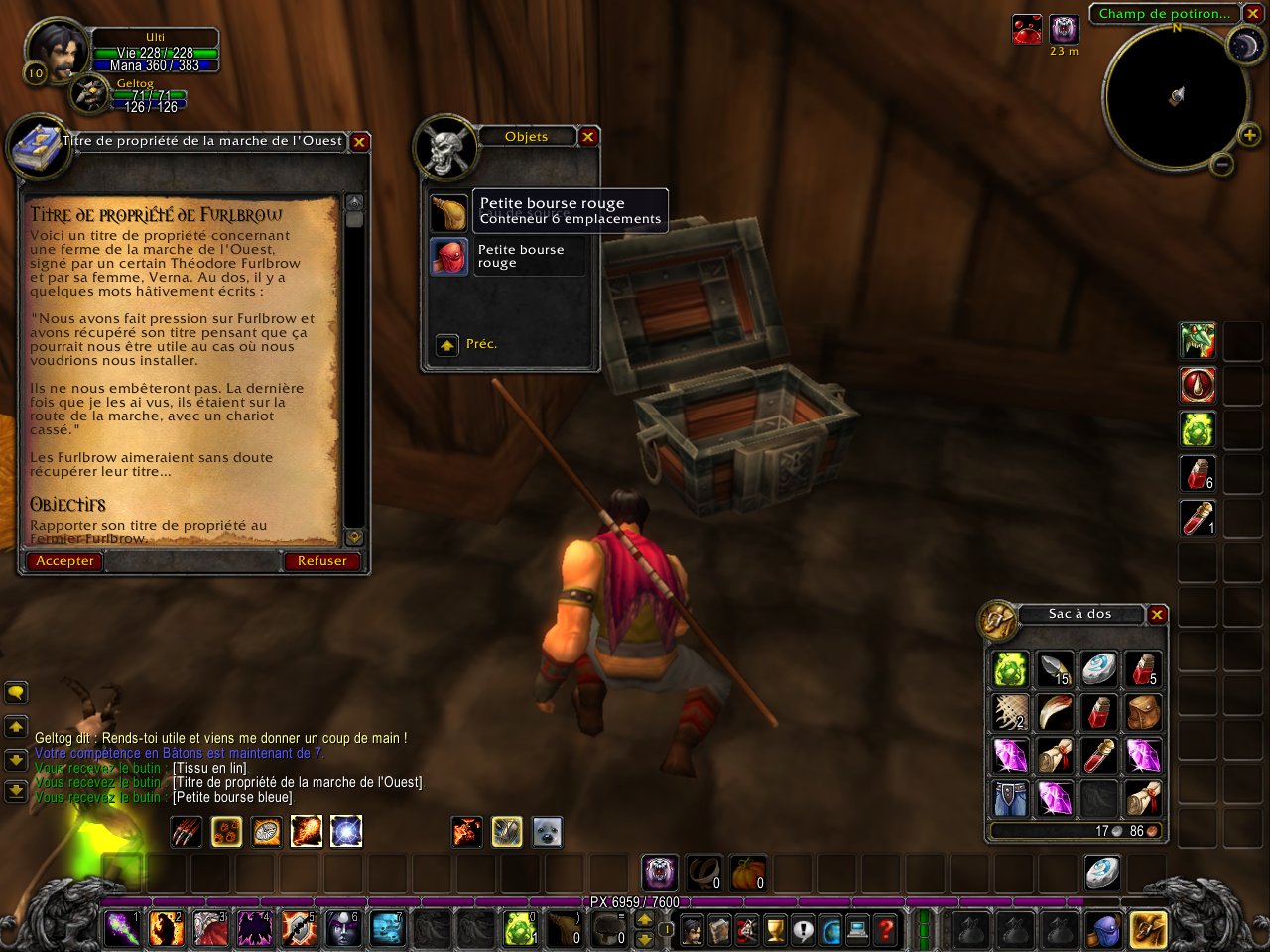Close the Objets loot window
1270x952 pixels.
tap(588, 137)
